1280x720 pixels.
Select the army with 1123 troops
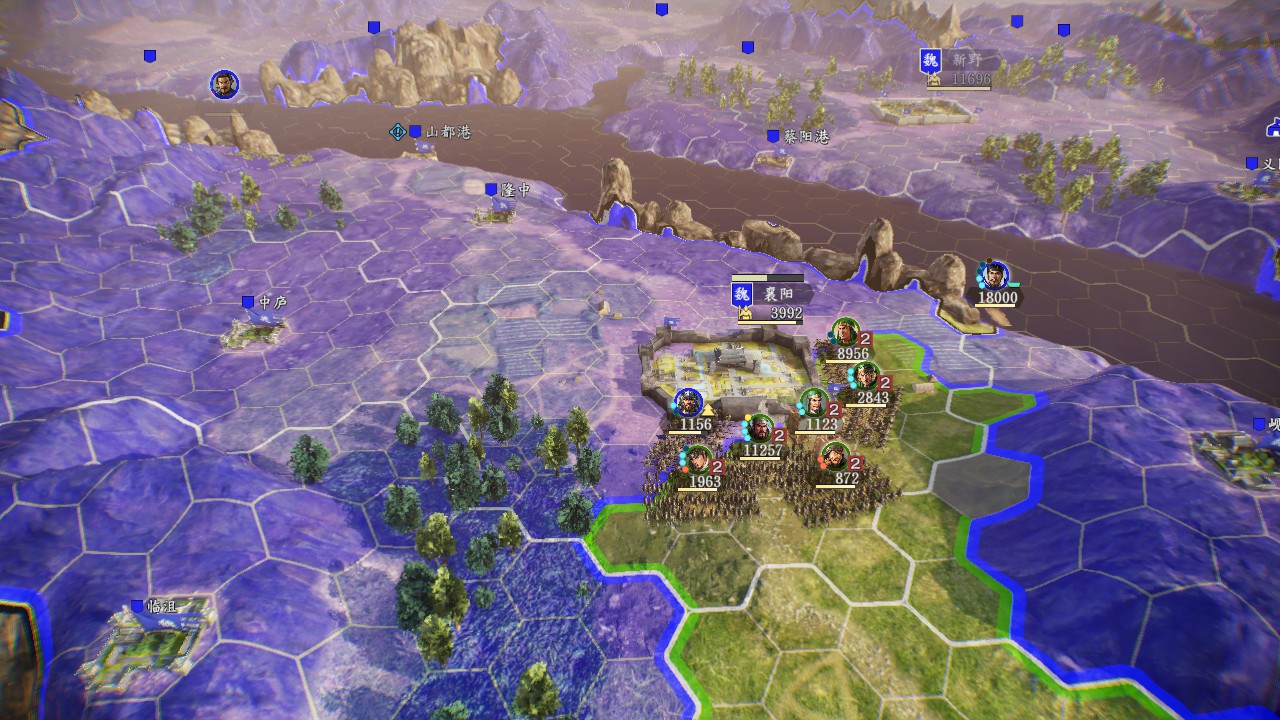[x=814, y=403]
